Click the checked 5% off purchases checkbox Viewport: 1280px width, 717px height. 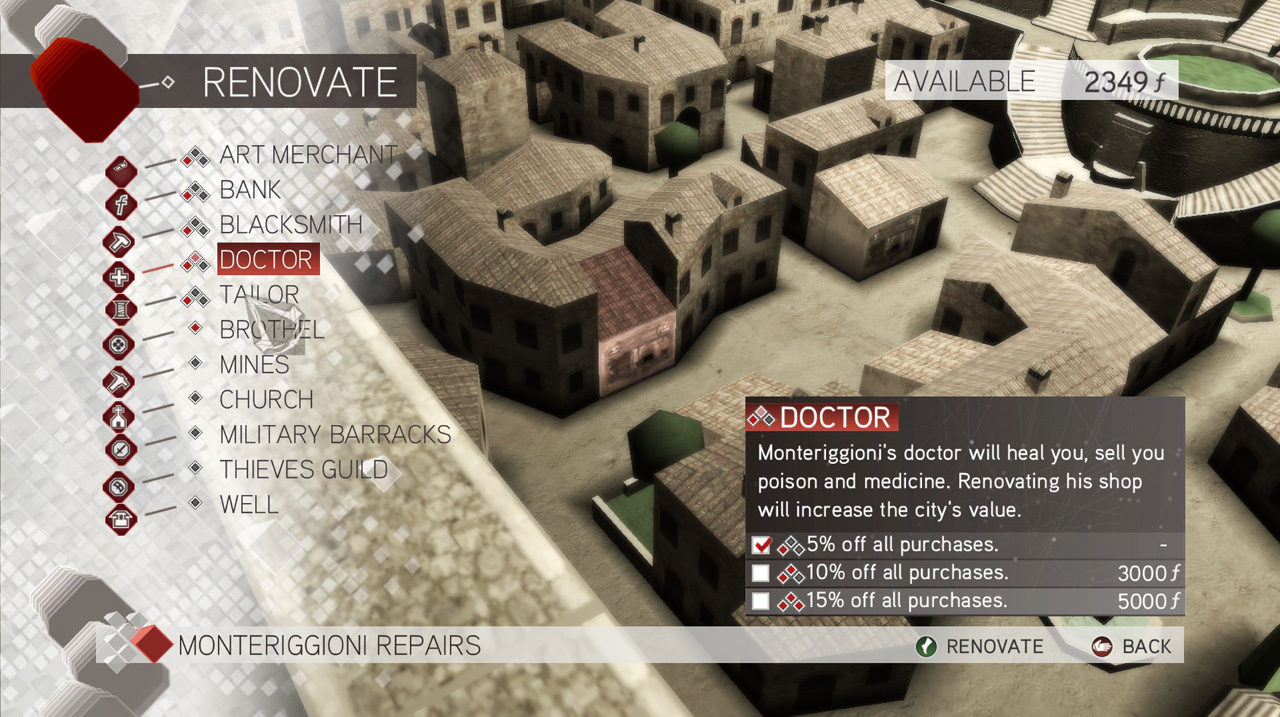point(762,546)
